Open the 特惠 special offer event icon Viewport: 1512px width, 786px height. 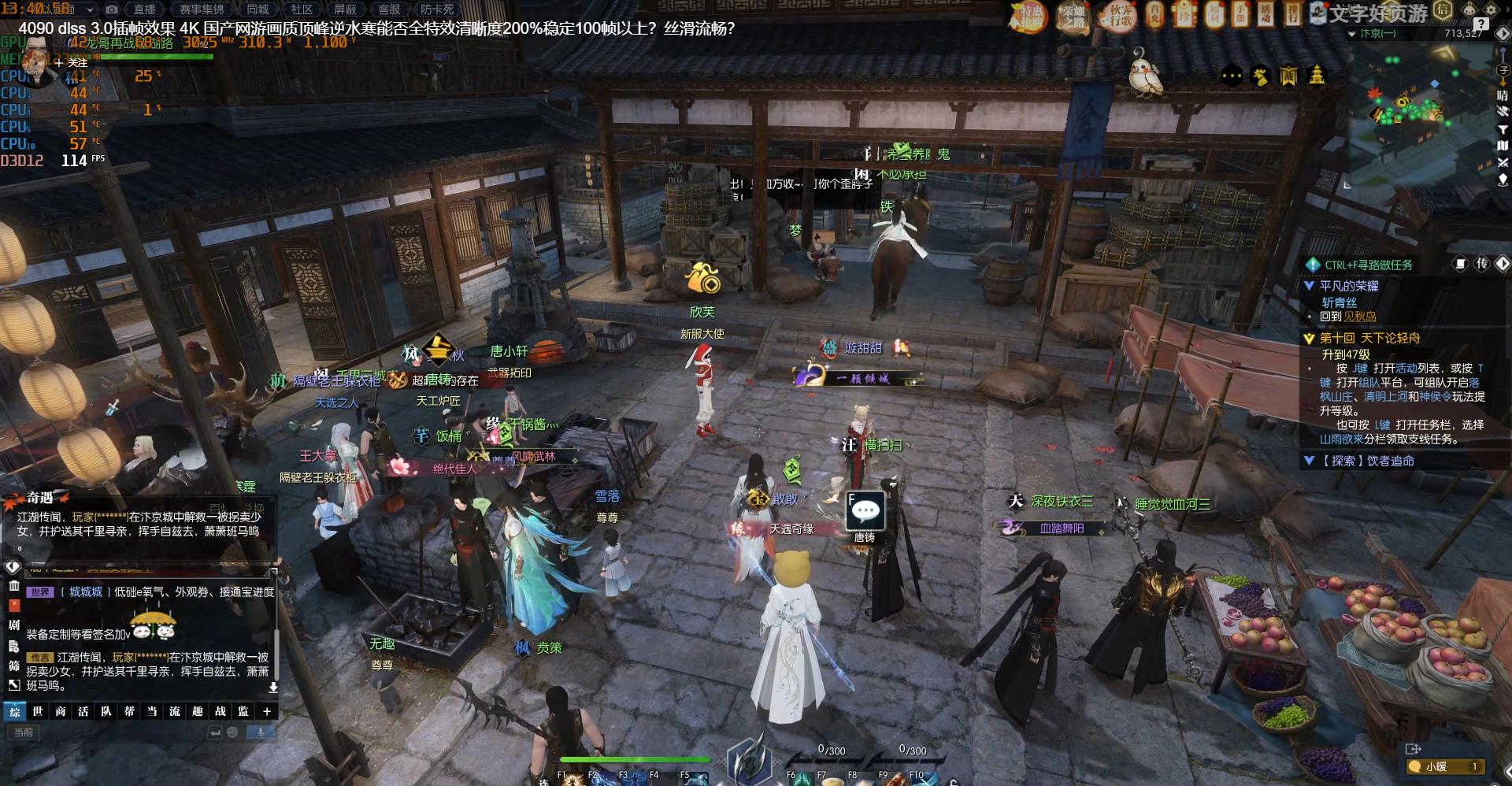[1029, 16]
